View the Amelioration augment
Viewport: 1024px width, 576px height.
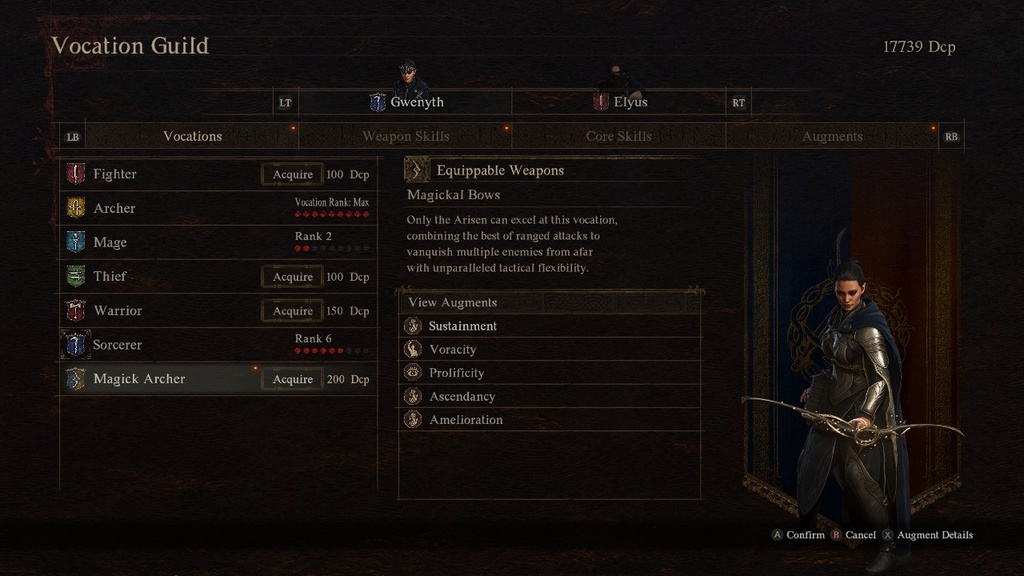tap(466, 420)
